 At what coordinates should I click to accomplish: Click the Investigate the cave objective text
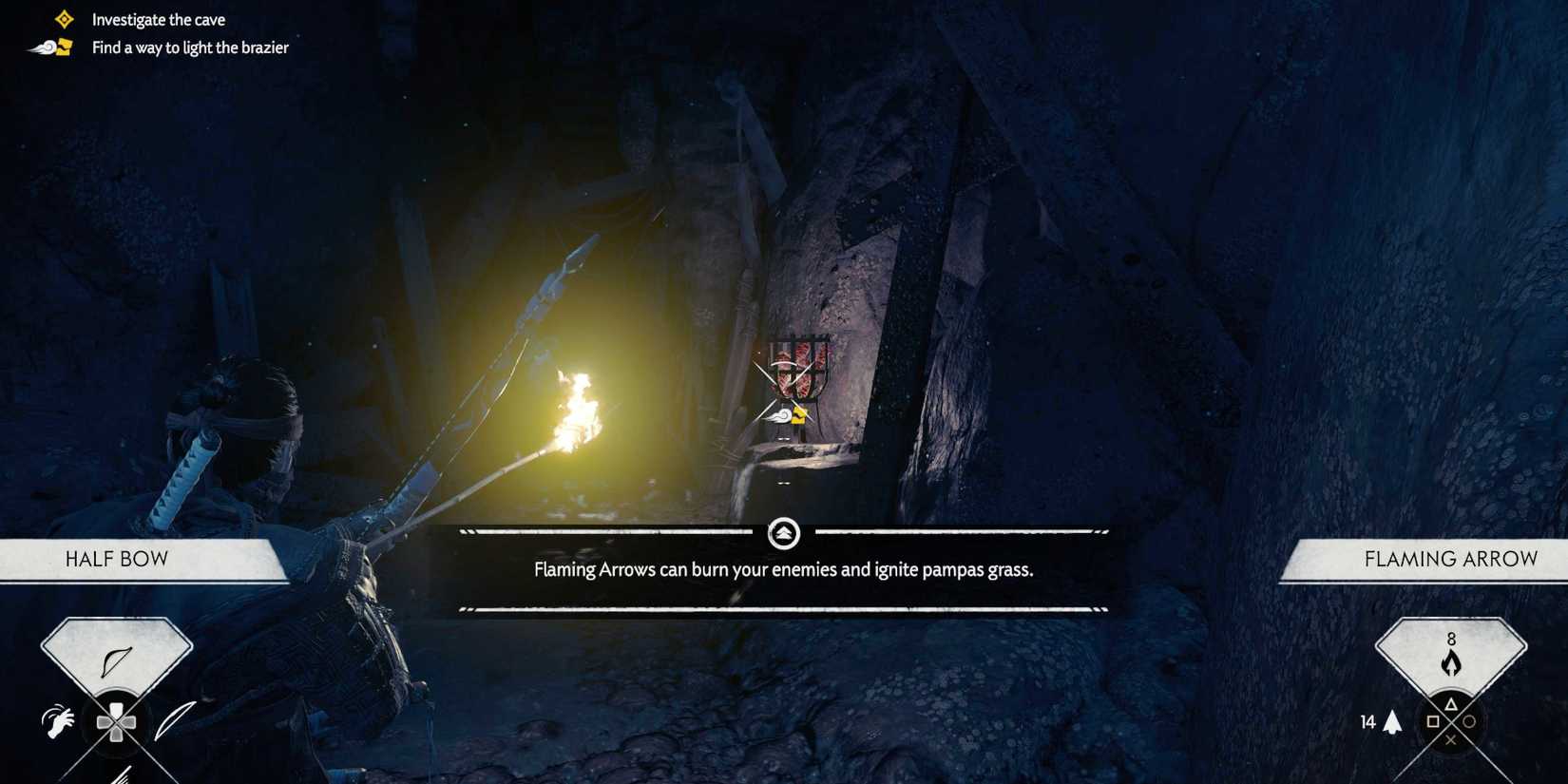click(158, 18)
